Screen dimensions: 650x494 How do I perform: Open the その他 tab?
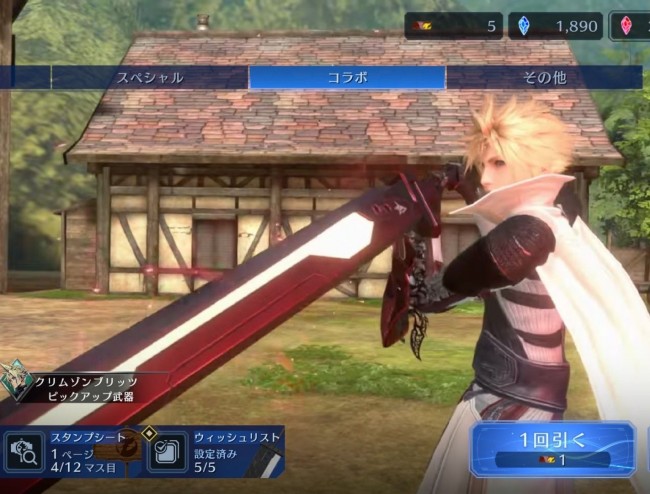[544, 77]
